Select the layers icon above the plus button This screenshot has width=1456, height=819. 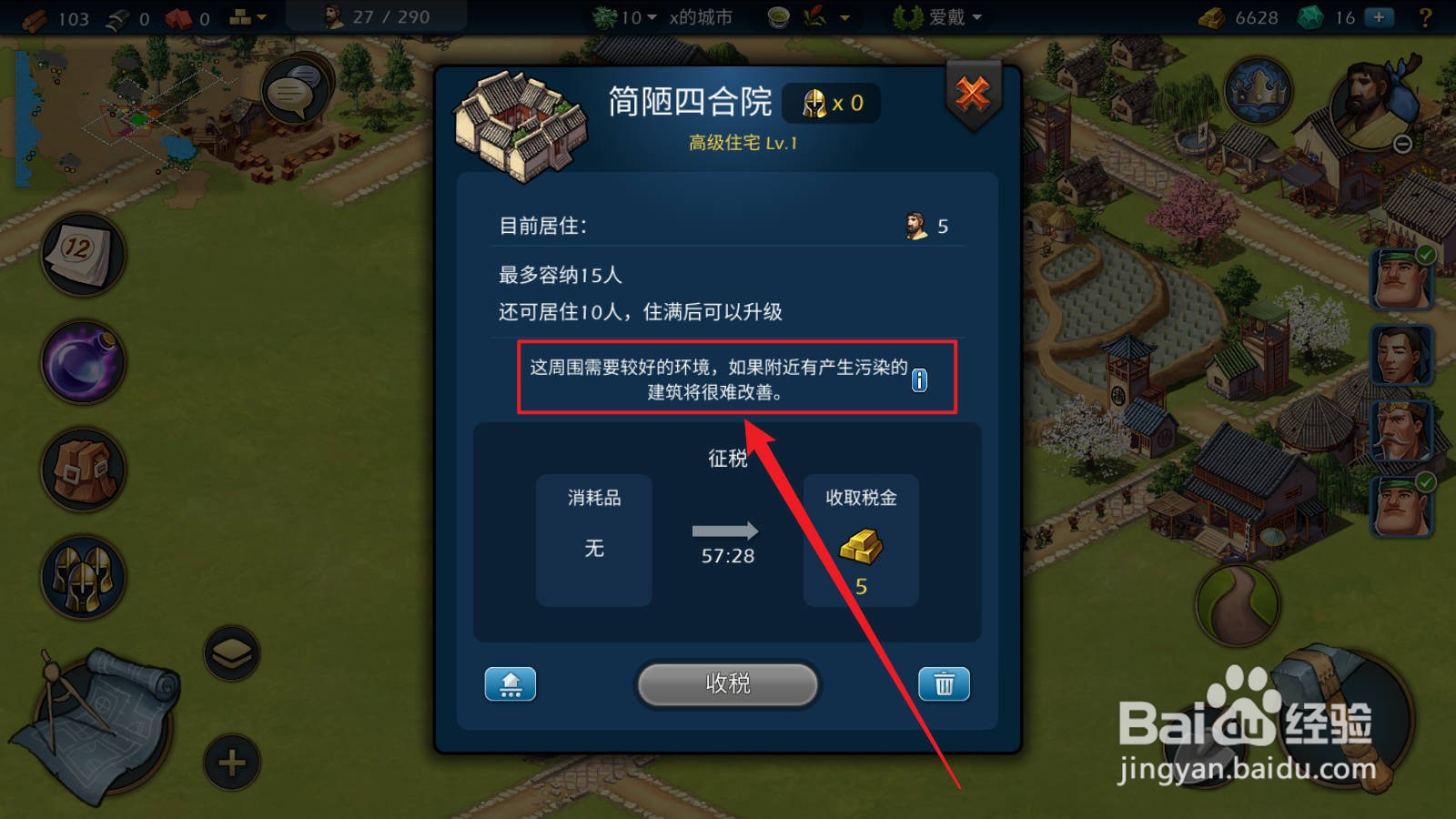click(232, 652)
